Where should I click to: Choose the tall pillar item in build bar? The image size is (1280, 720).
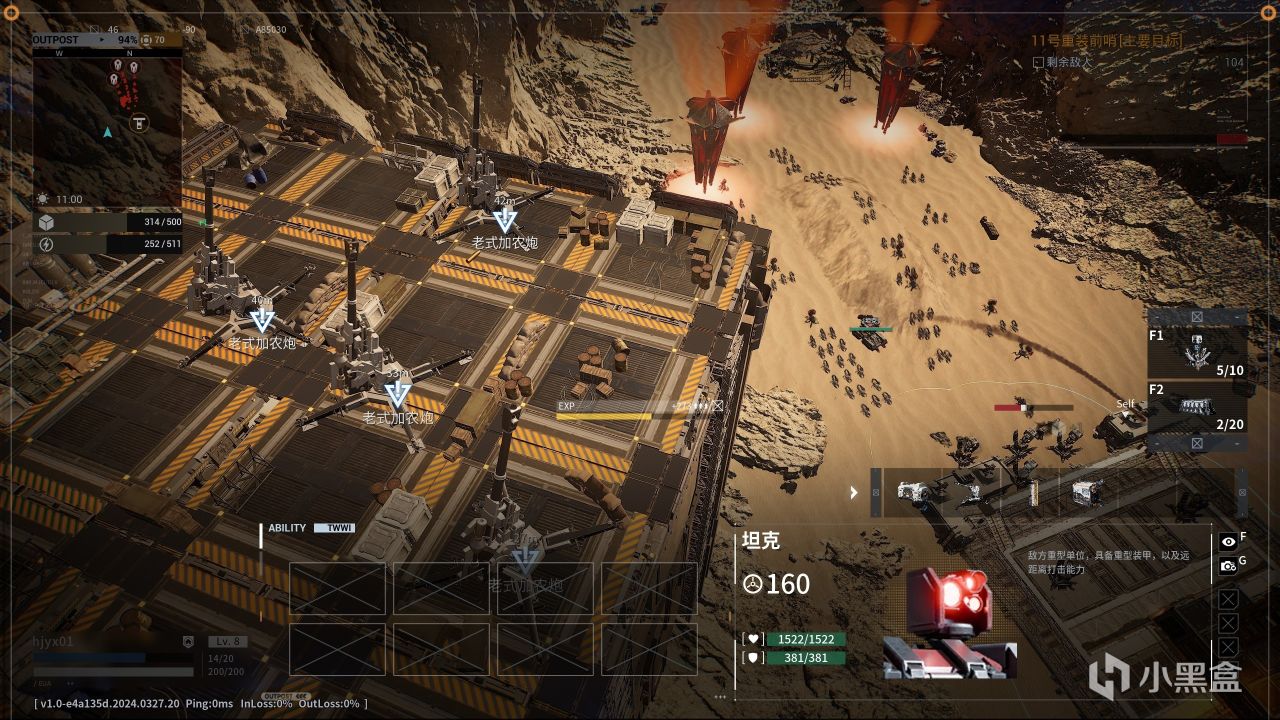[x=1033, y=492]
